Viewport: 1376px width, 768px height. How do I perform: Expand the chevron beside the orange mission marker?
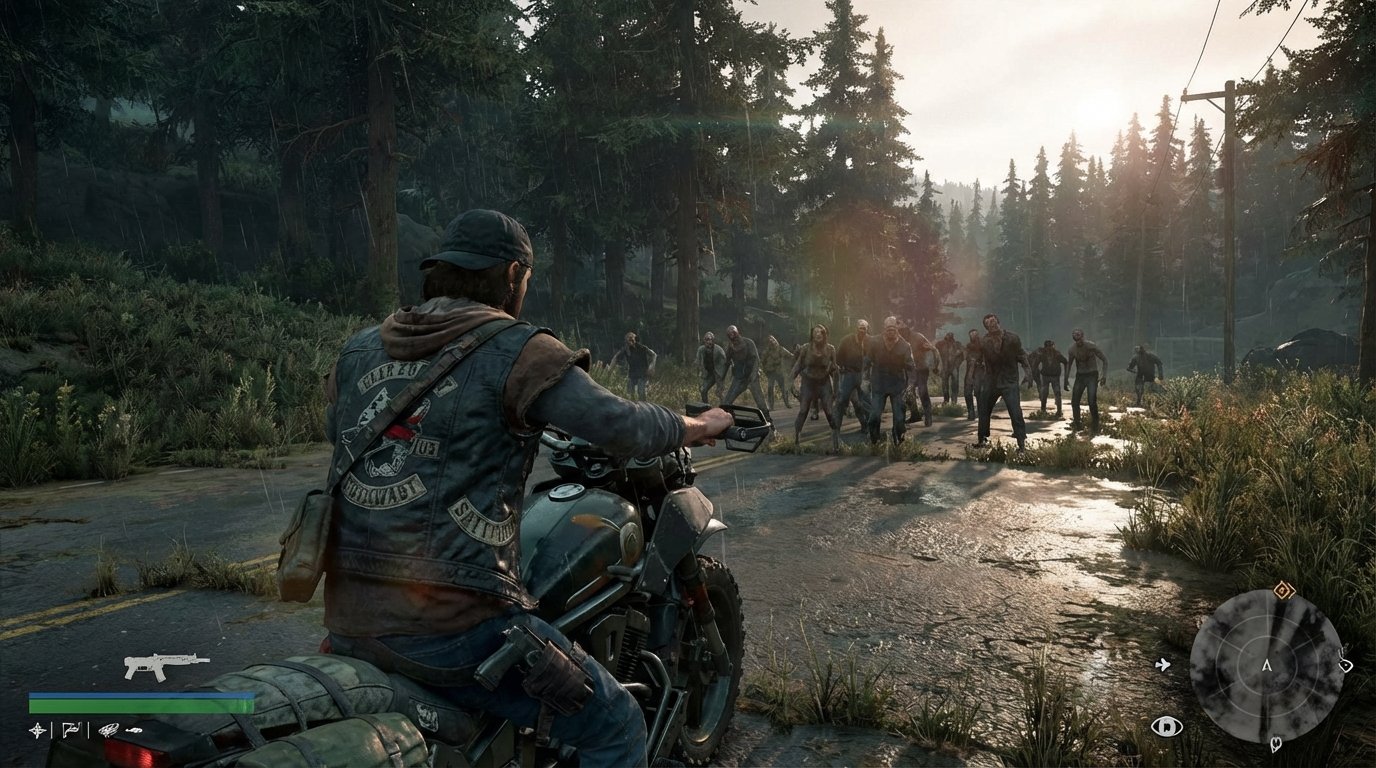pyautogui.click(x=1290, y=593)
